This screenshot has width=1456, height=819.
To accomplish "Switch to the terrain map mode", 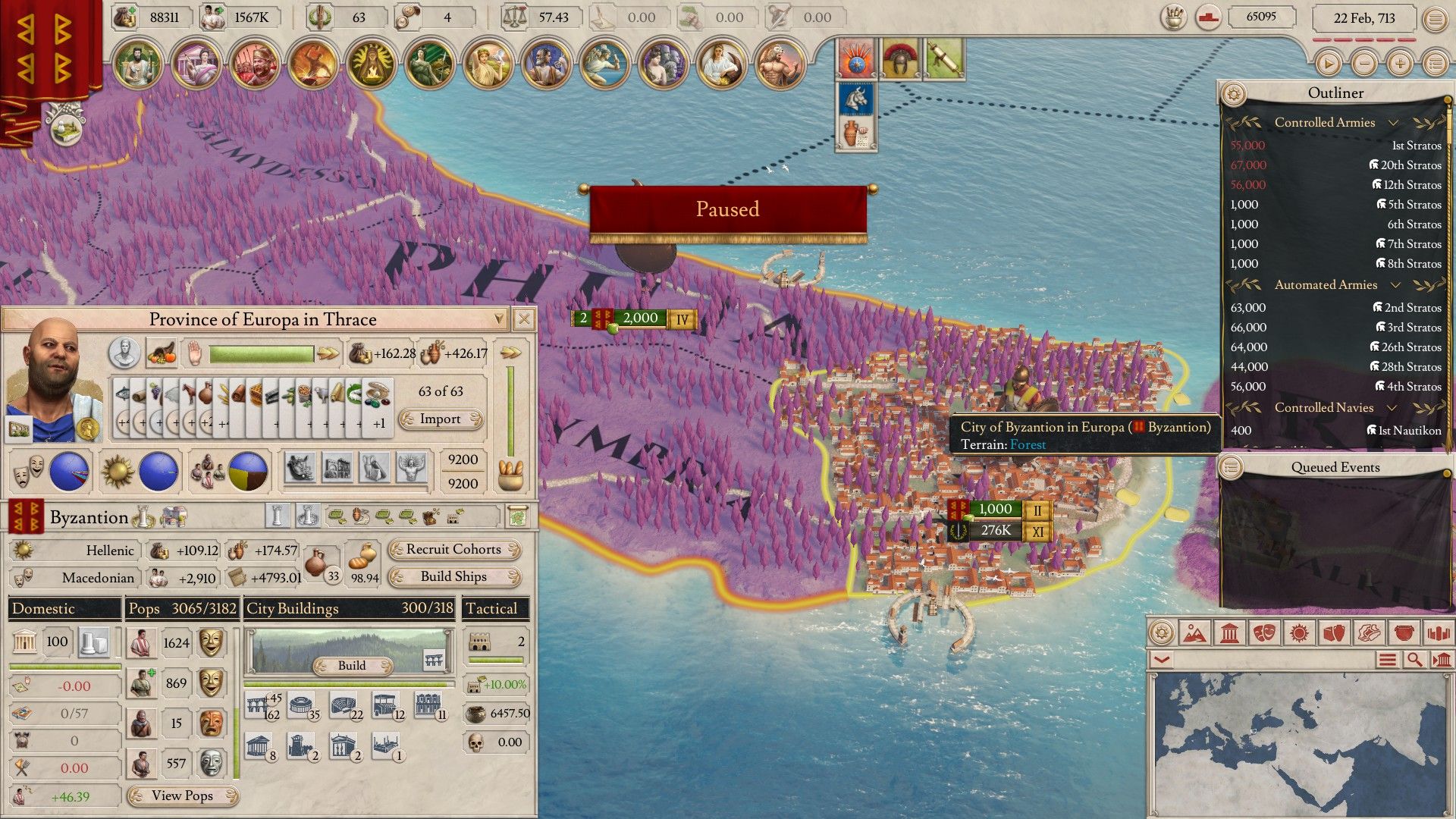I will point(1194,632).
